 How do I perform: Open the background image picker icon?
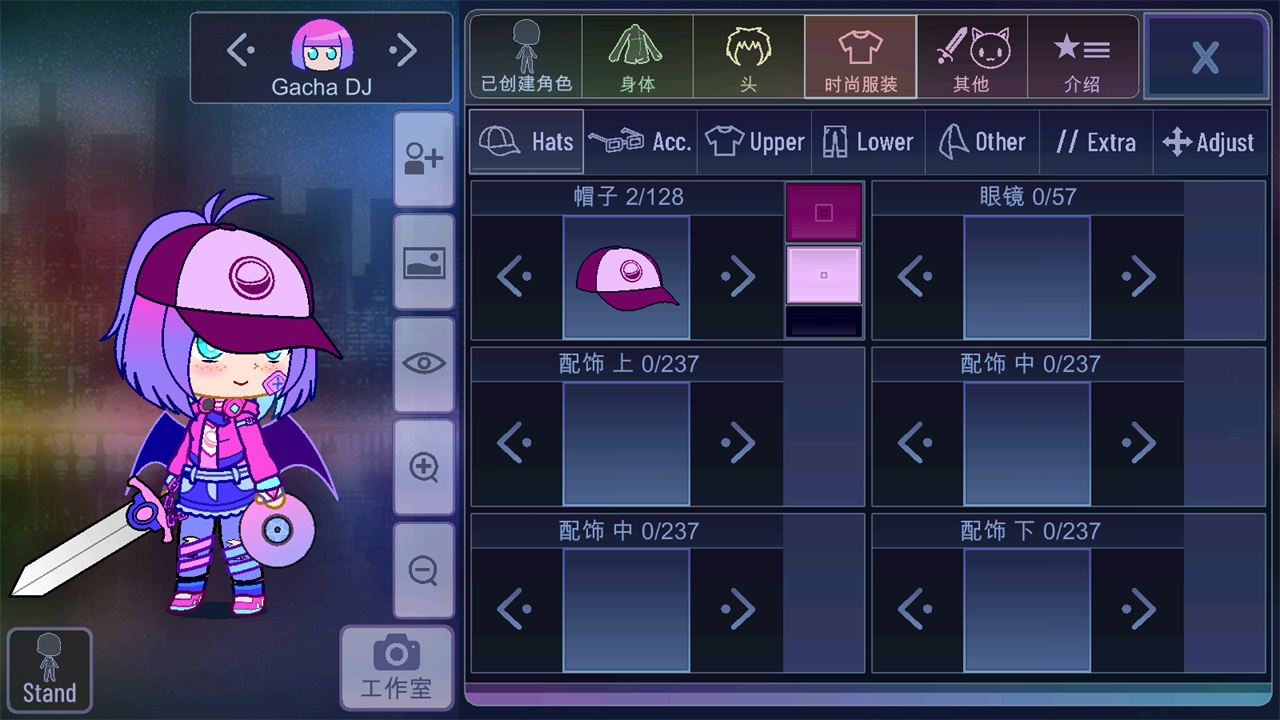423,262
